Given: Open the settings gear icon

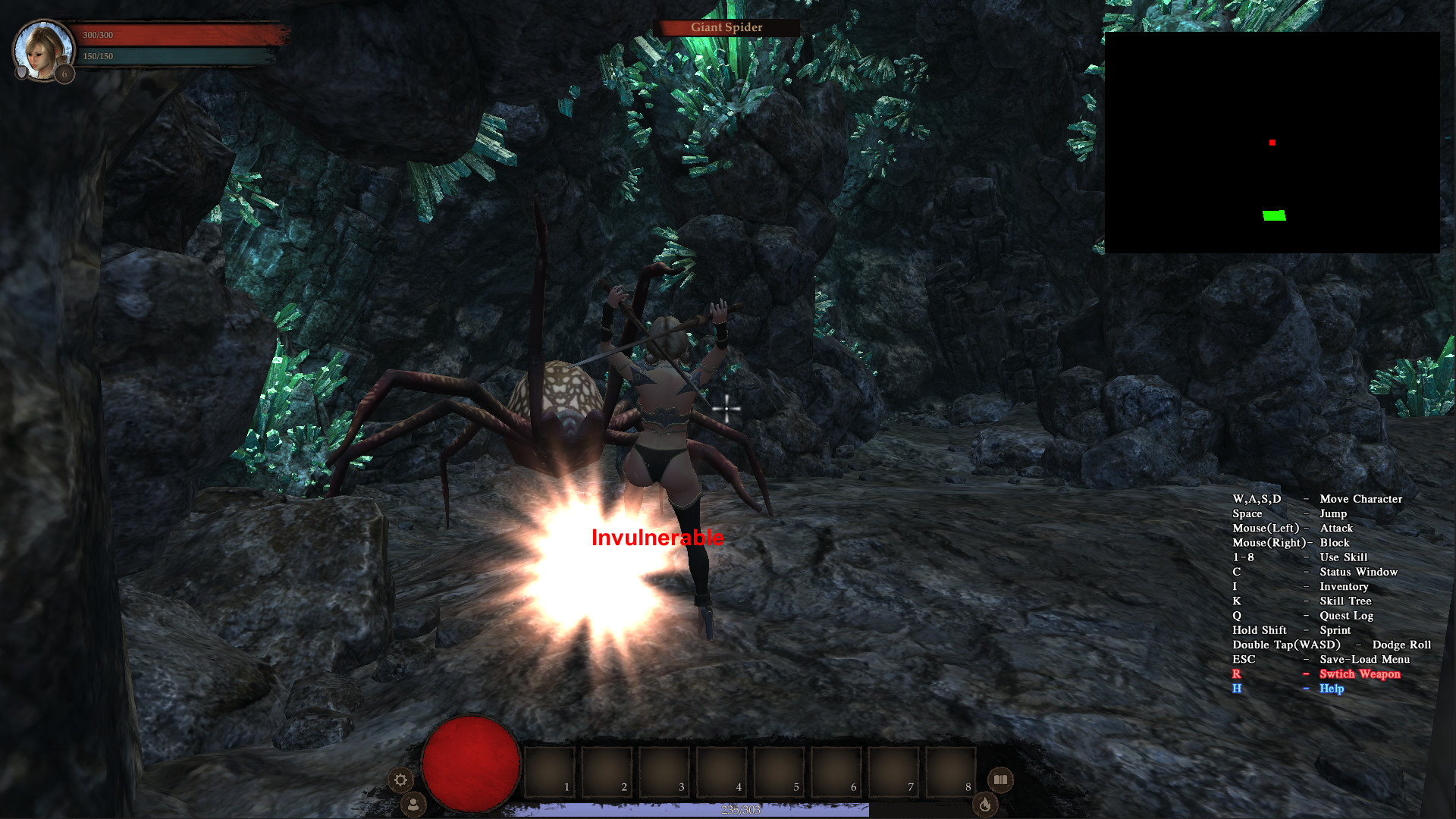Looking at the screenshot, I should click(402, 780).
